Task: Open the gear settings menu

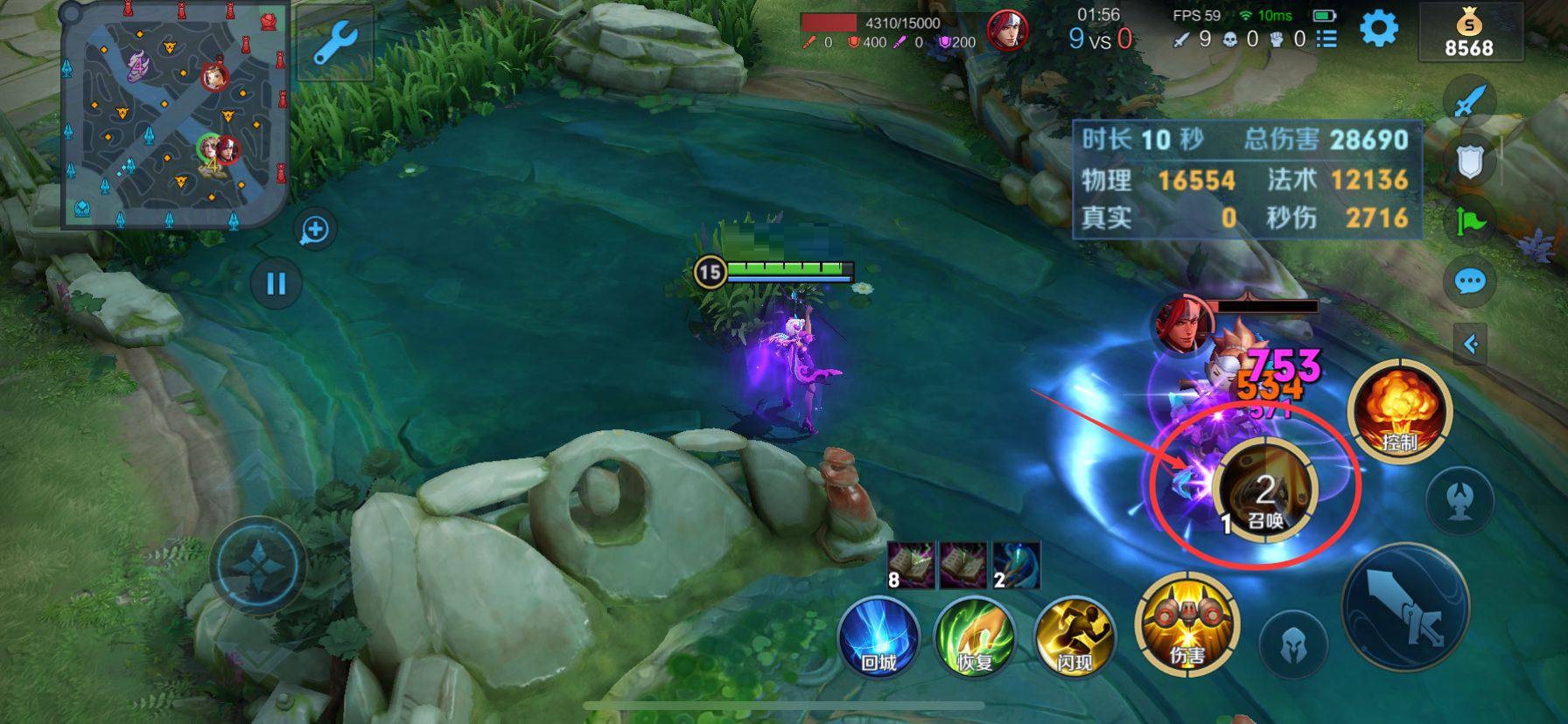Action: pyautogui.click(x=1378, y=29)
